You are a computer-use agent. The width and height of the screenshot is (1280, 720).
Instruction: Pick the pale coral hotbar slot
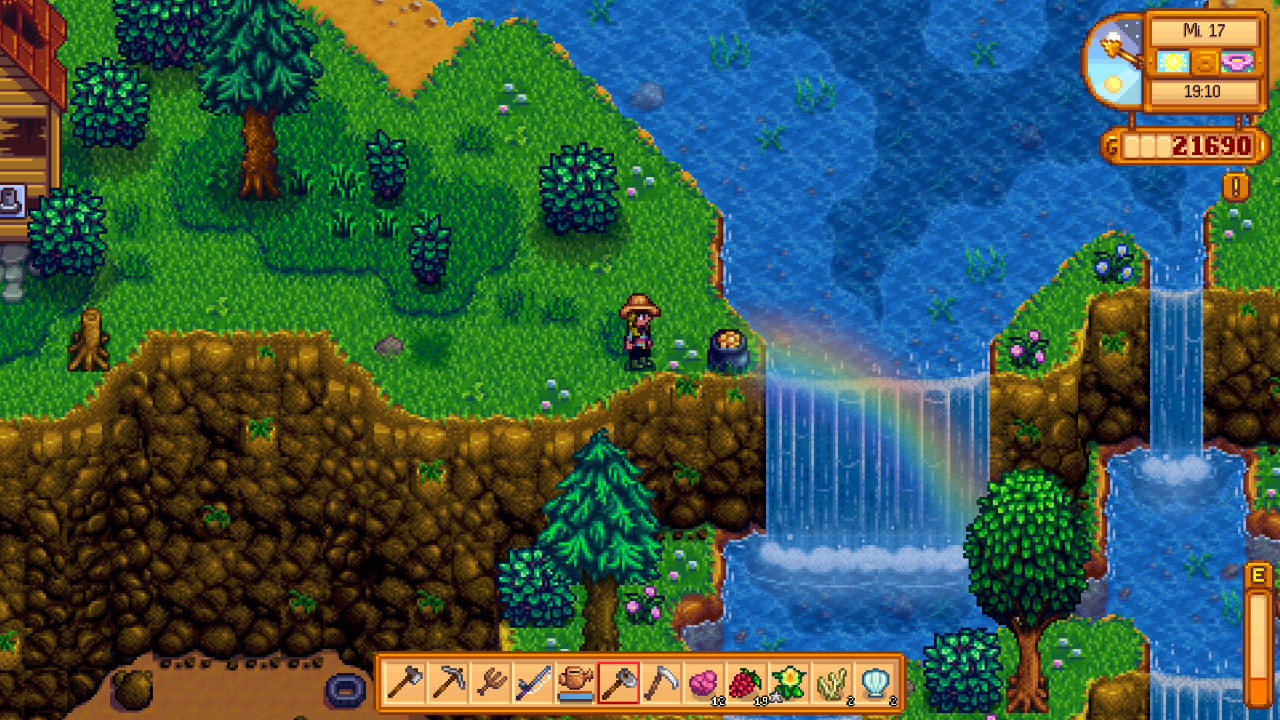[833, 683]
